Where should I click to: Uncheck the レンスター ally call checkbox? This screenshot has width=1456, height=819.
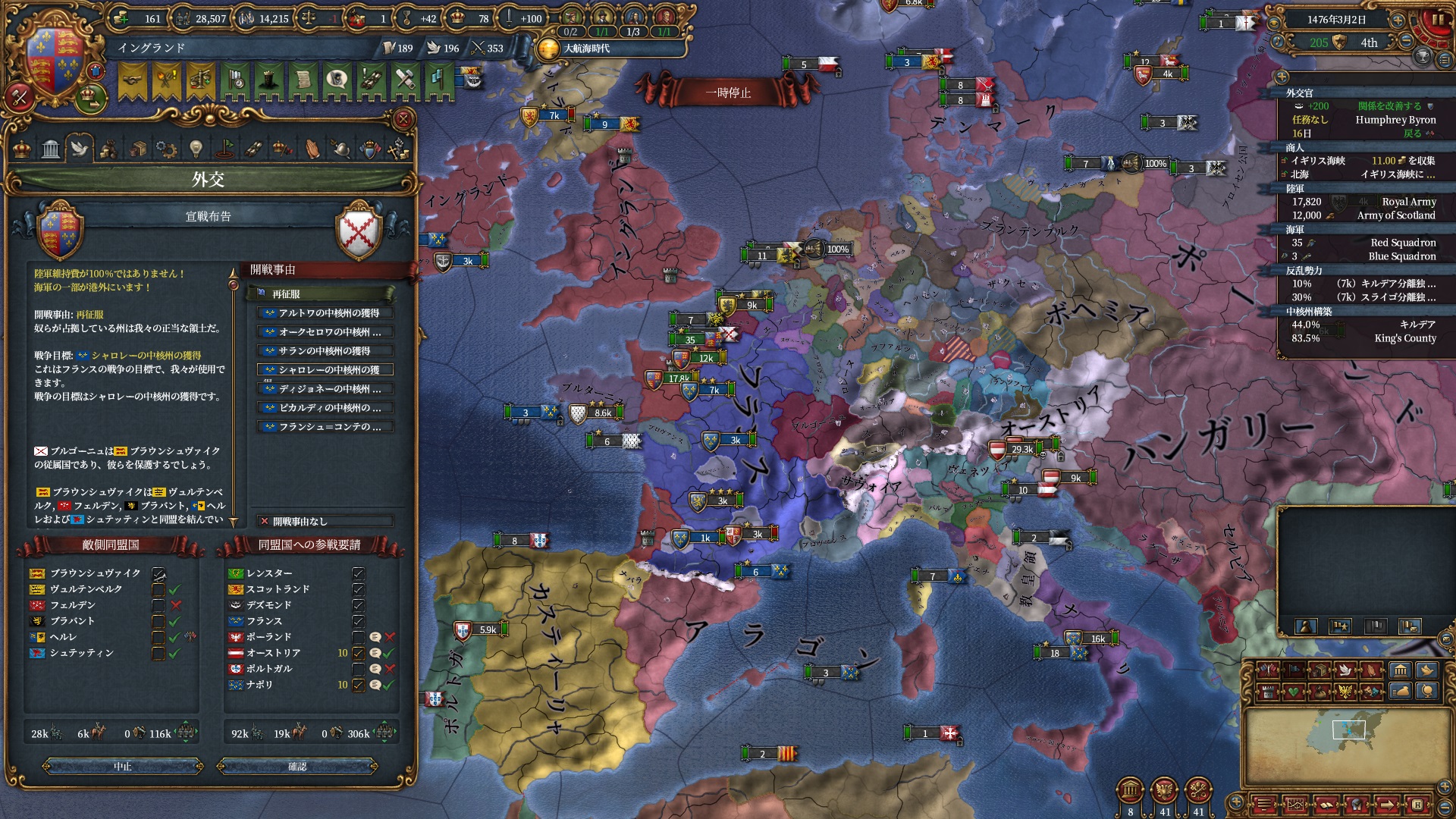tap(359, 573)
